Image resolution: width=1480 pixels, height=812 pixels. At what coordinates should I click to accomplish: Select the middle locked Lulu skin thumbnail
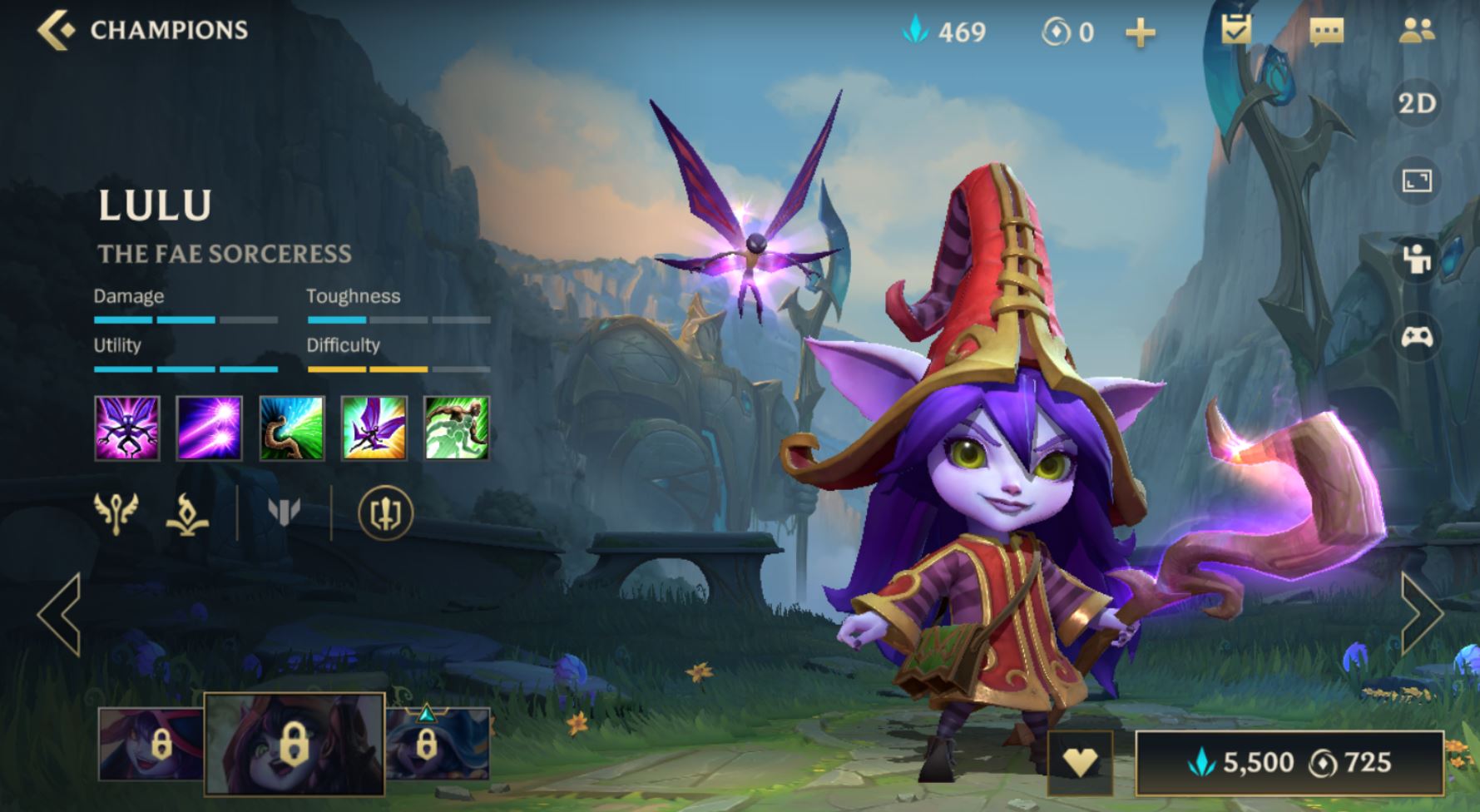[294, 743]
